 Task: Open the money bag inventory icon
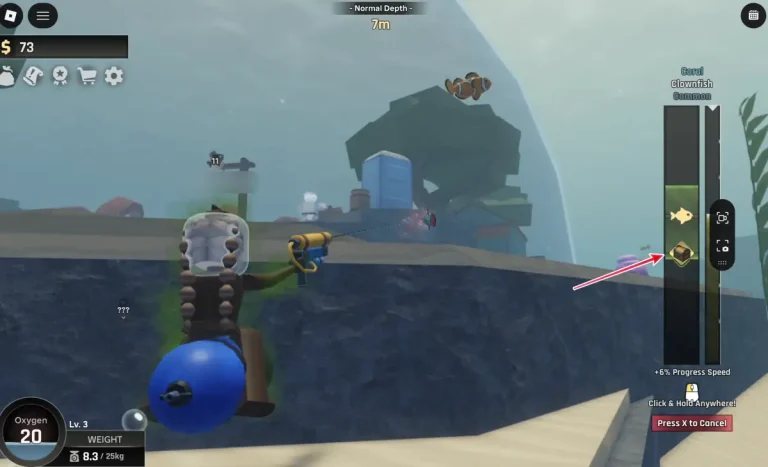[x=8, y=76]
